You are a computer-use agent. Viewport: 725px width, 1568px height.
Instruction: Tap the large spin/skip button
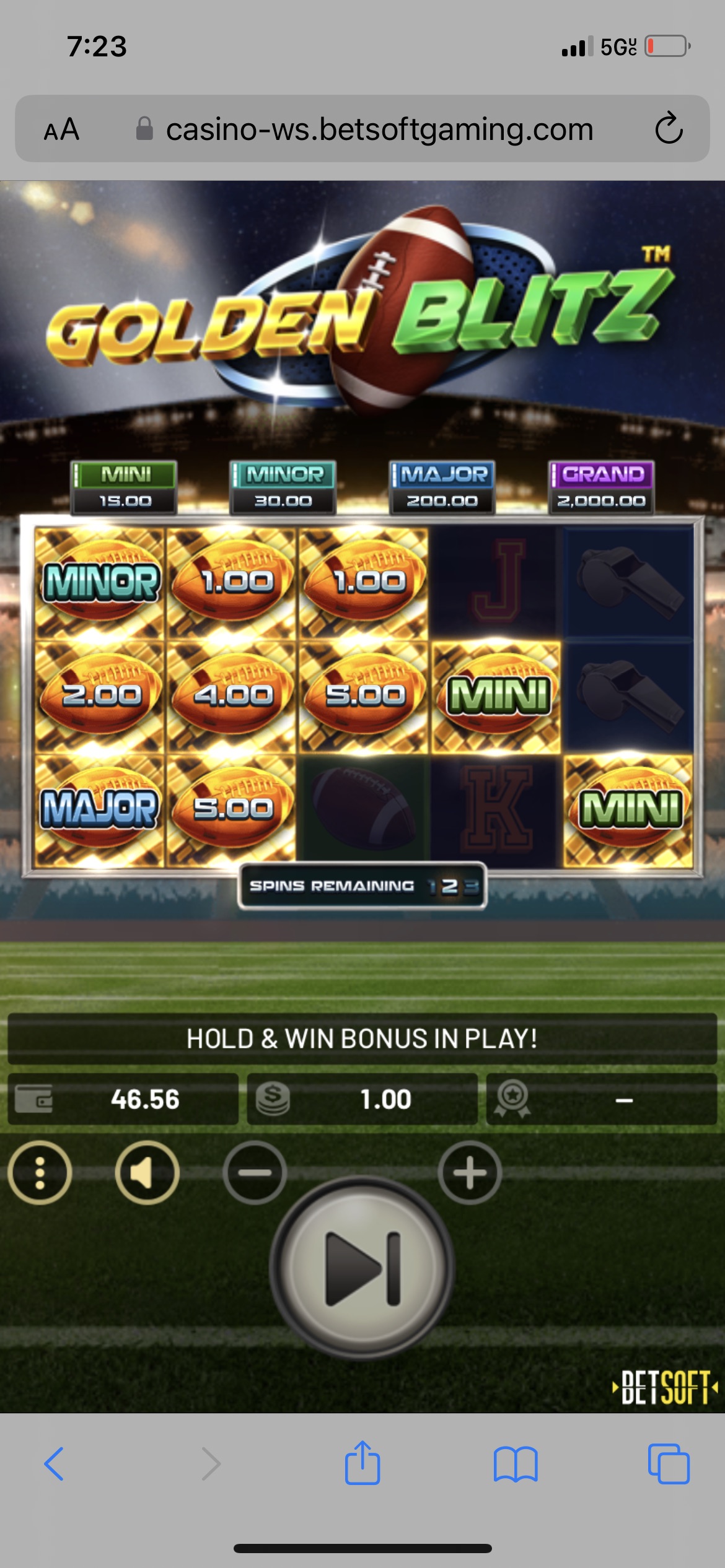[362, 1268]
